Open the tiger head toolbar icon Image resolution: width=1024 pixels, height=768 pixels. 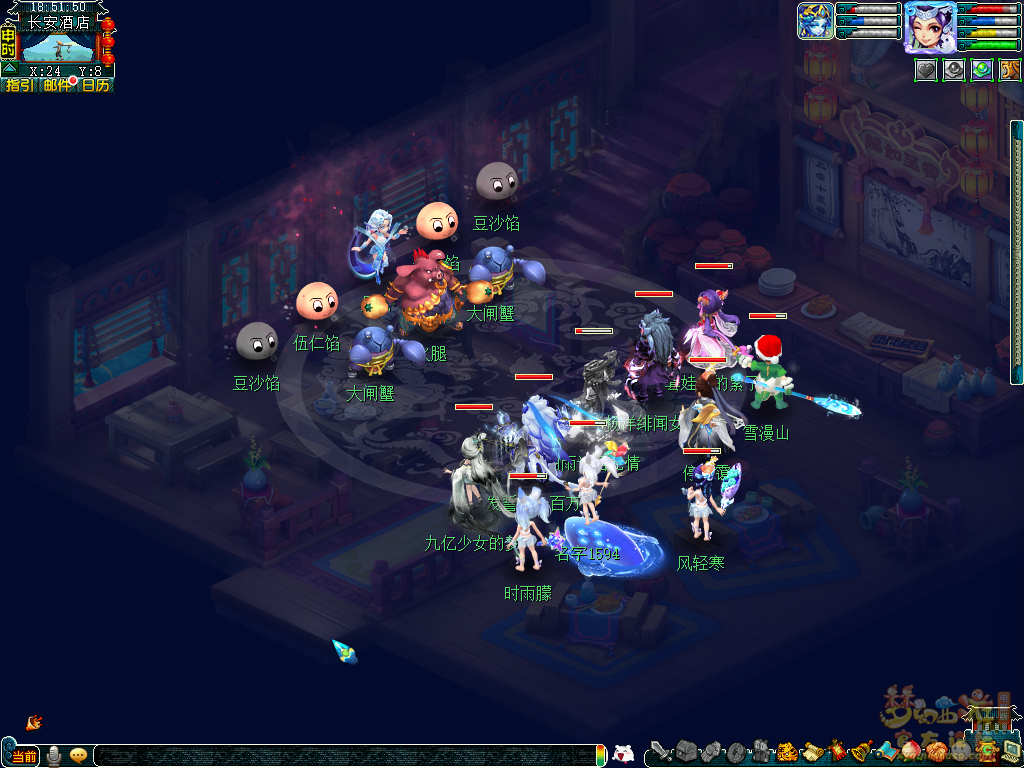click(786, 750)
